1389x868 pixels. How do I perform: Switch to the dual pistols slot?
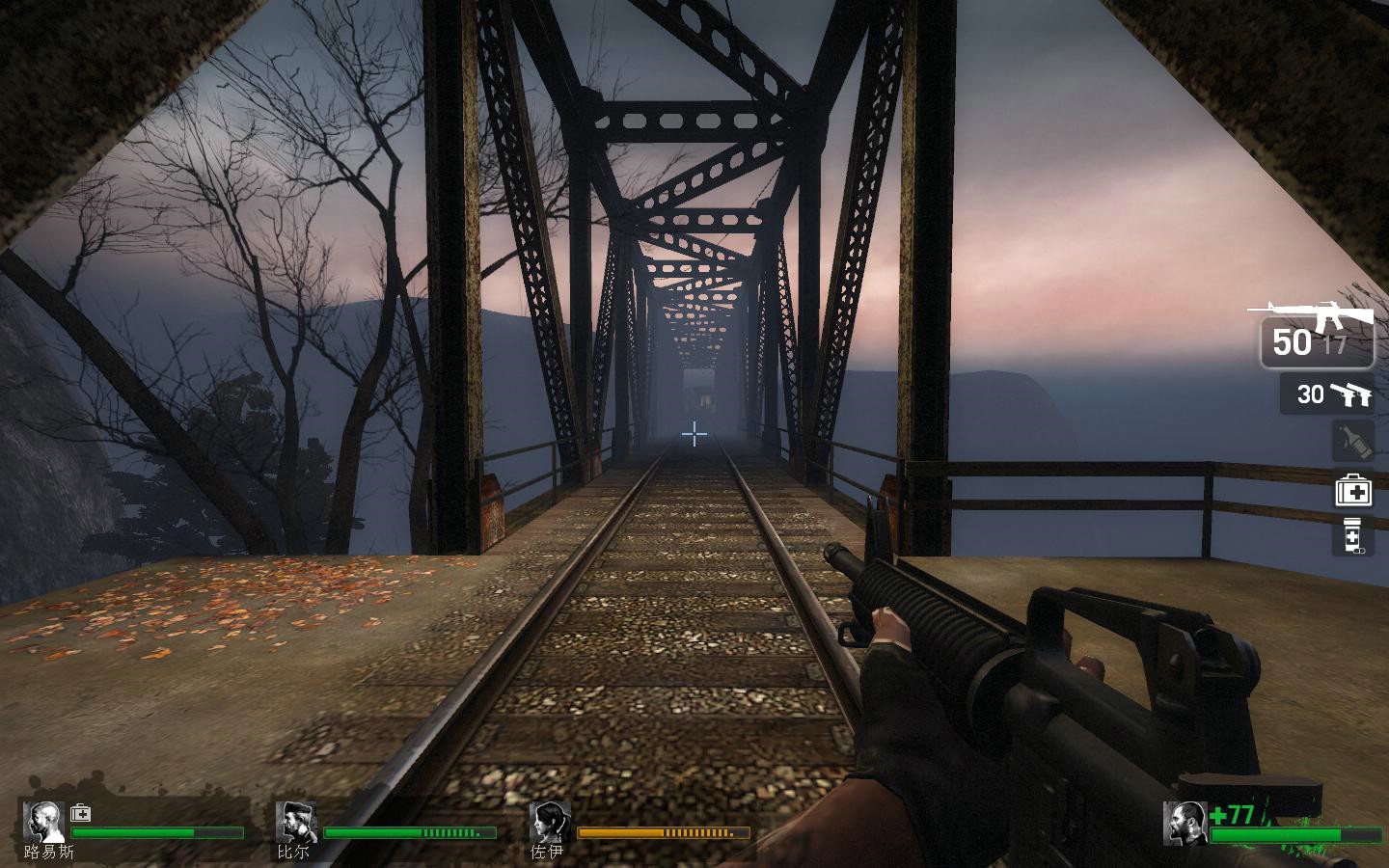[1327, 394]
